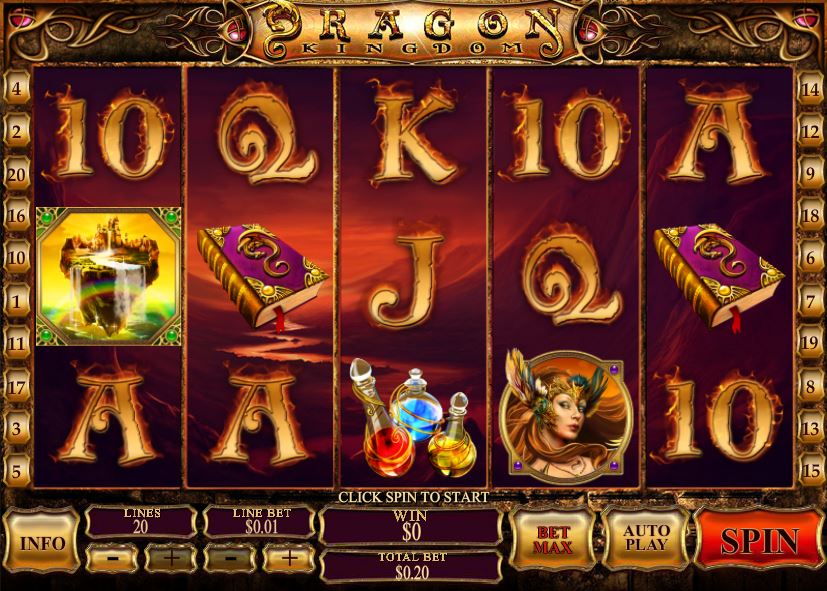
Task: Open the INFO paytable
Action: click(41, 543)
